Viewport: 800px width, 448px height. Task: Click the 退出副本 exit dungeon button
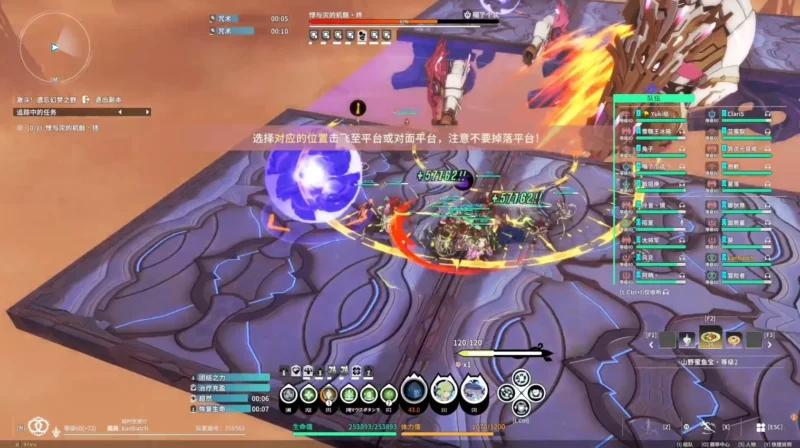tap(106, 100)
